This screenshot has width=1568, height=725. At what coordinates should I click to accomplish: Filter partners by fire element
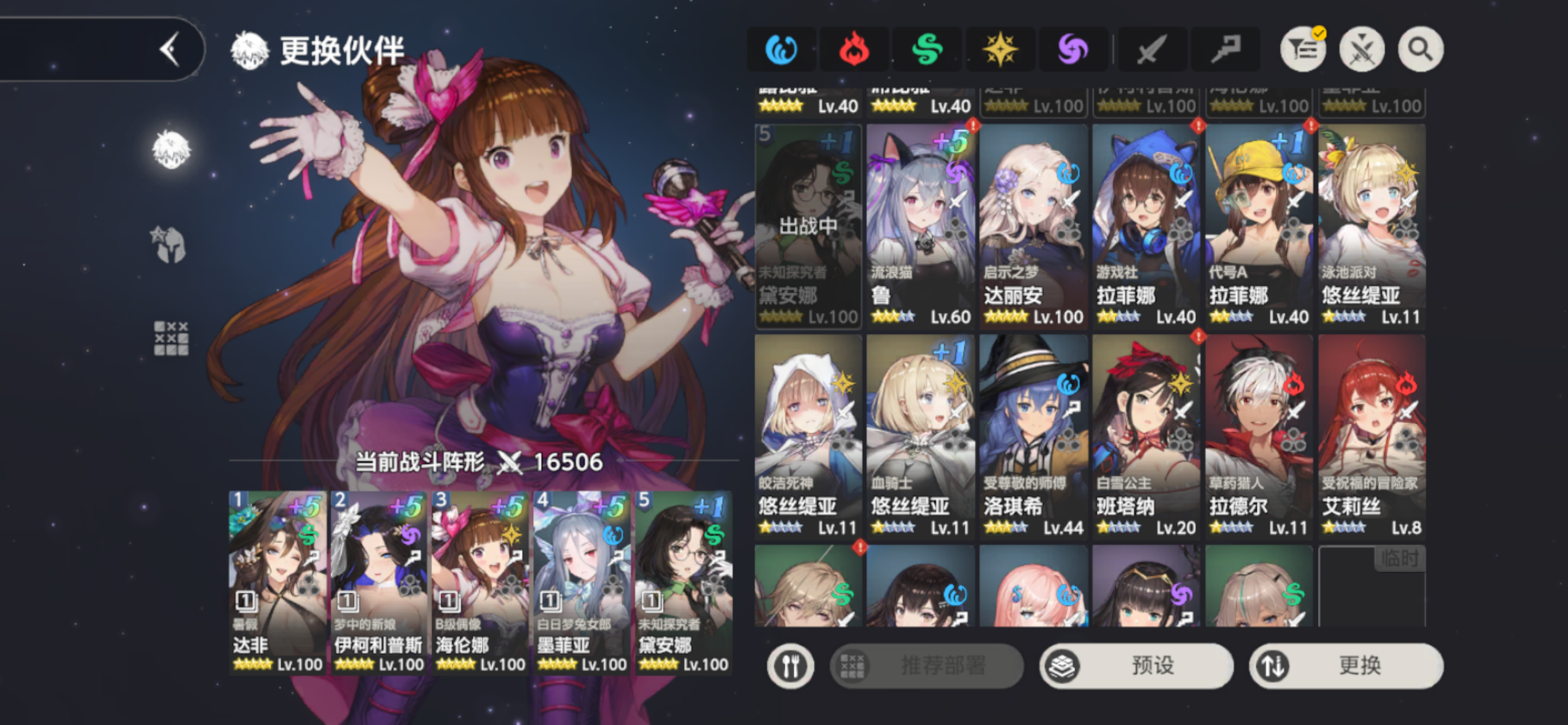coord(854,50)
